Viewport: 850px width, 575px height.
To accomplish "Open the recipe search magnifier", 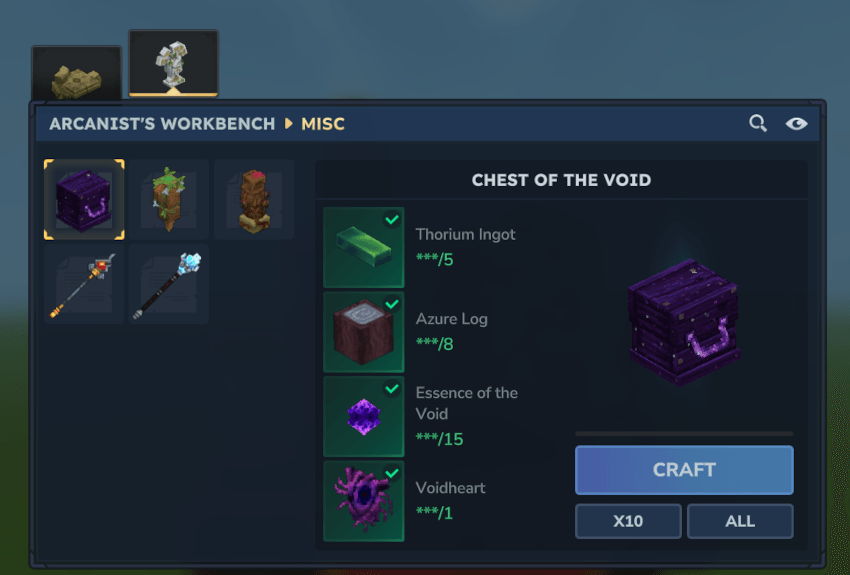I will pyautogui.click(x=758, y=124).
